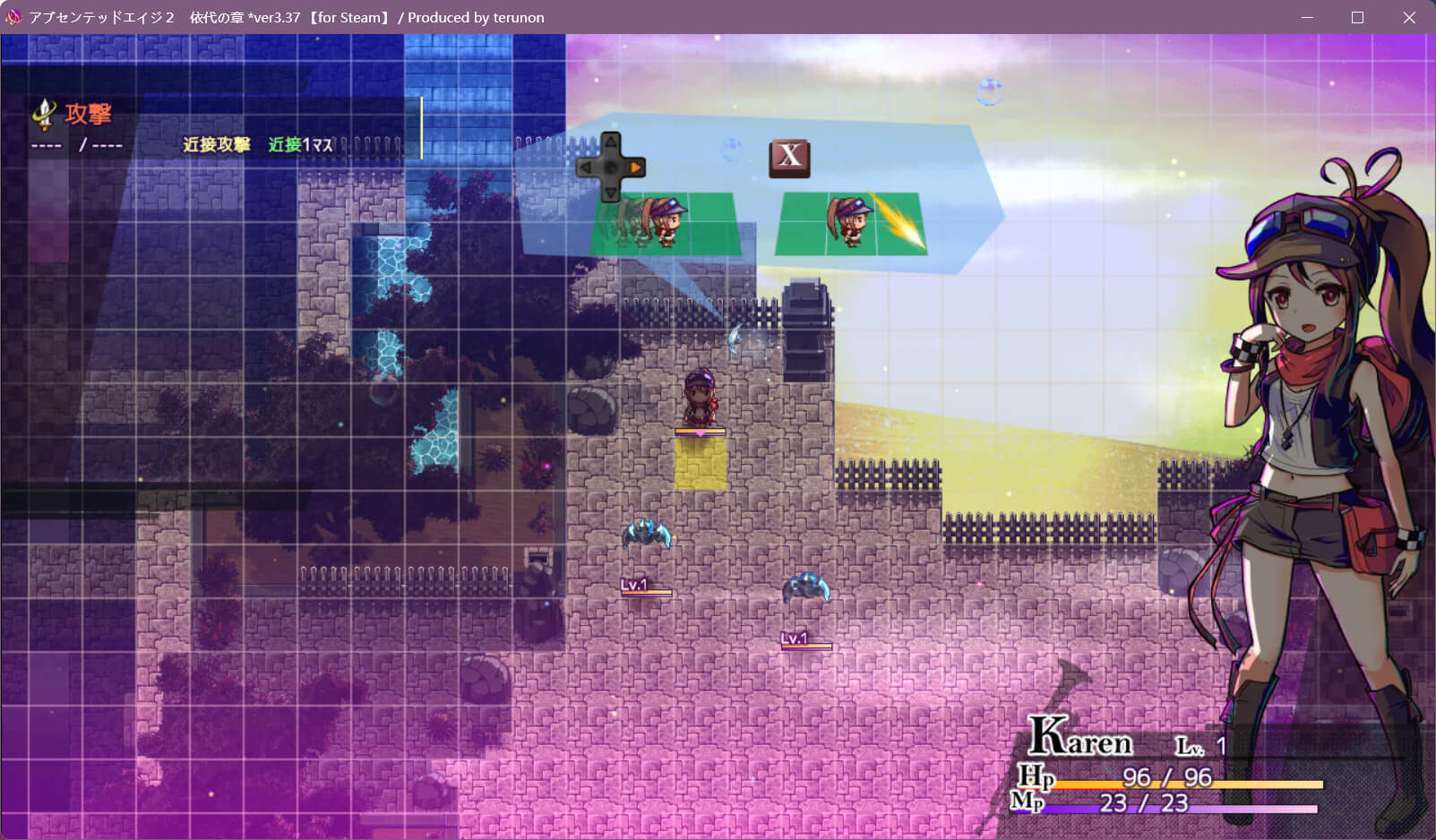Choose the 攻撃 attack skill entry
The width and height of the screenshot is (1436, 840).
pos(88,115)
